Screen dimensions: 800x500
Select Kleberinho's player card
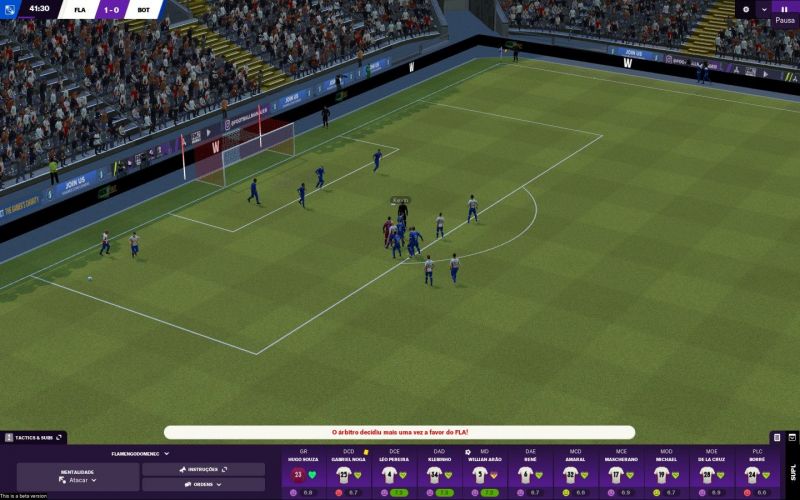pyautogui.click(x=439, y=473)
